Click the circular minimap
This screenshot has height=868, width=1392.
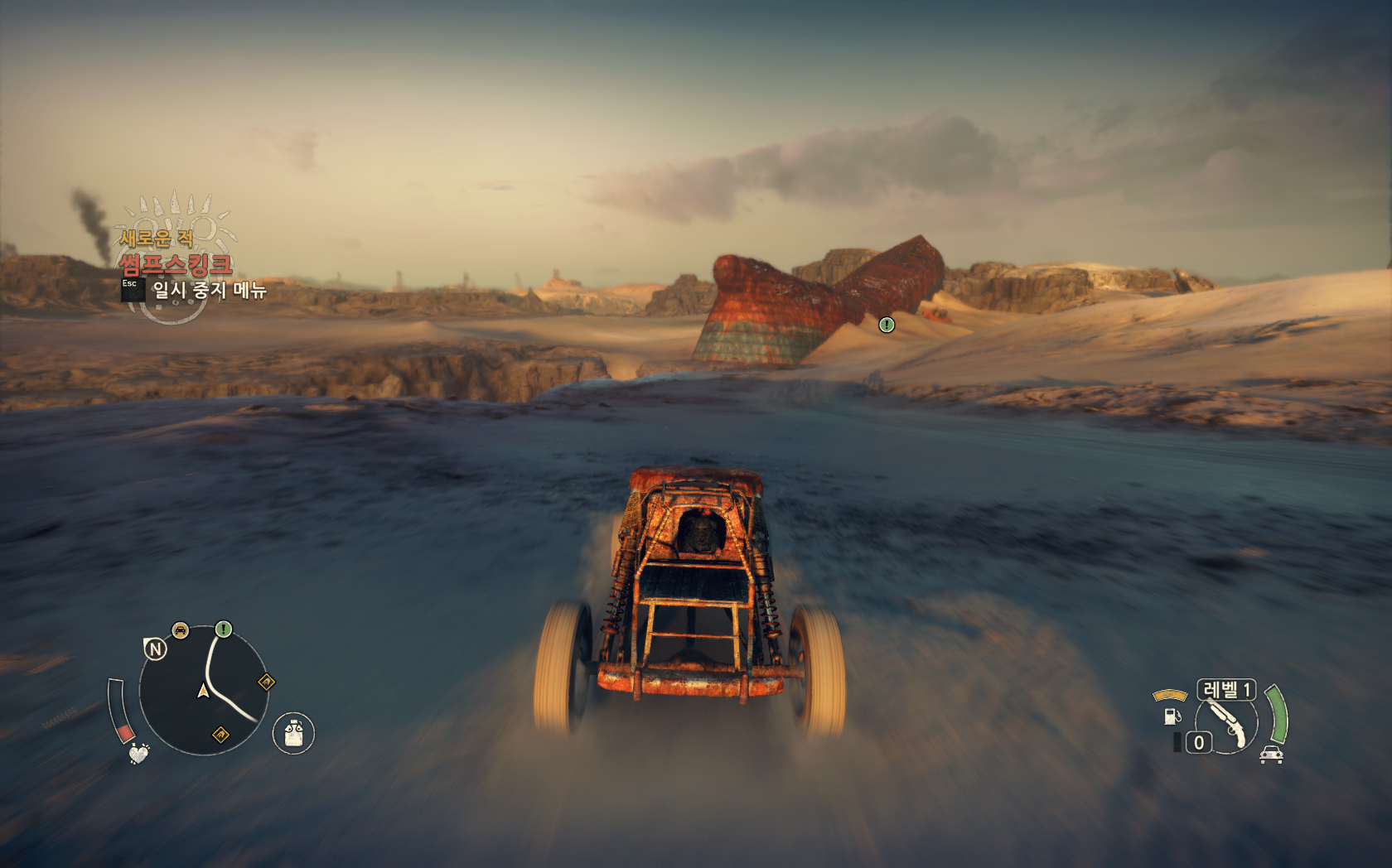tap(204, 690)
